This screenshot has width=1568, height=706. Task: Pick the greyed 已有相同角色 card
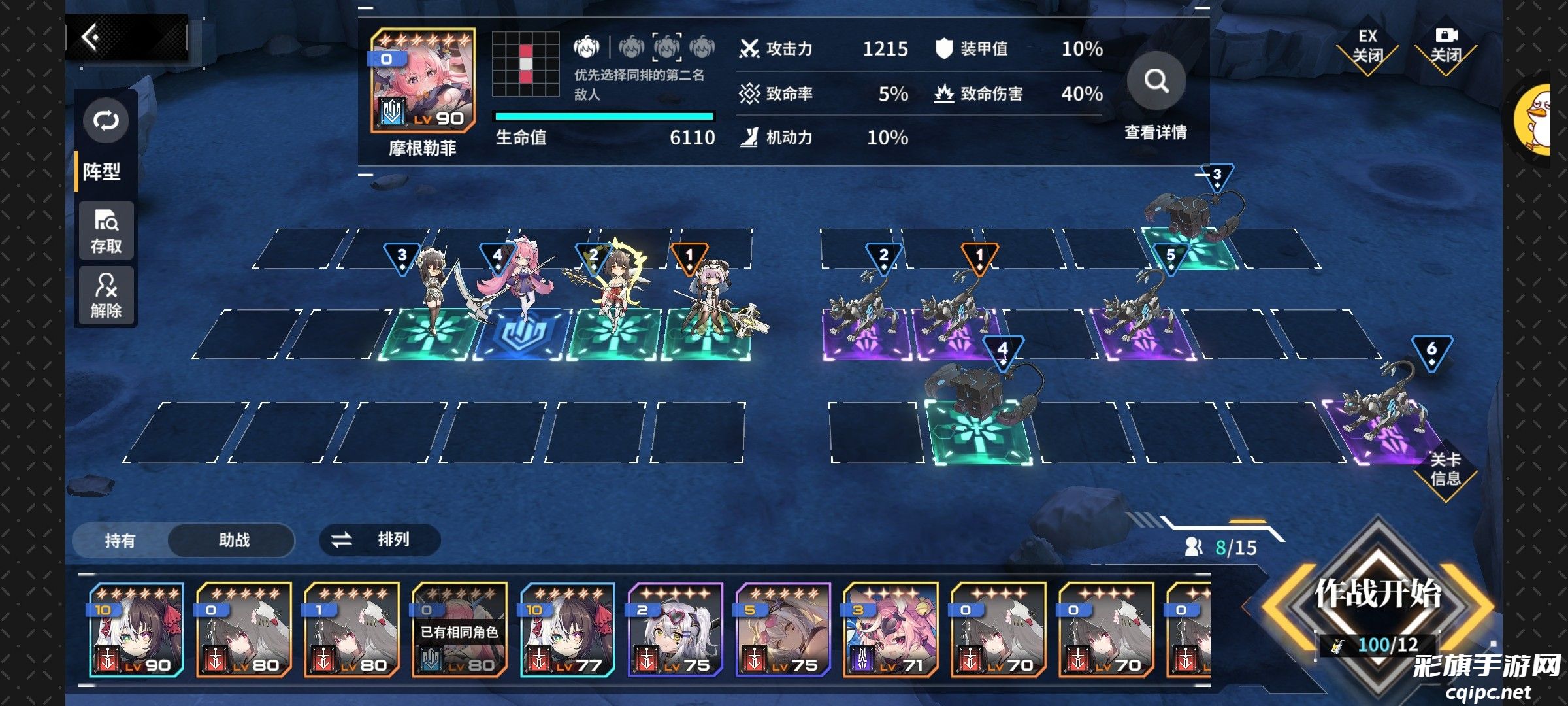[x=459, y=630]
